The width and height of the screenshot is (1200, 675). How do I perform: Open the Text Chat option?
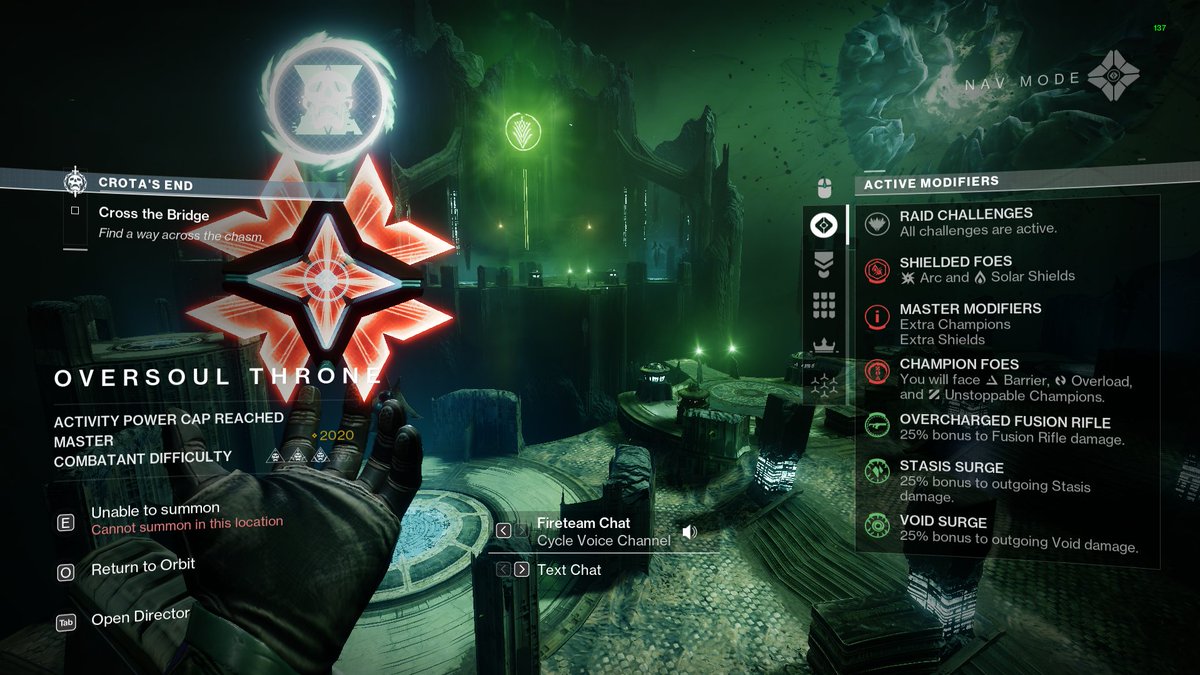point(569,570)
